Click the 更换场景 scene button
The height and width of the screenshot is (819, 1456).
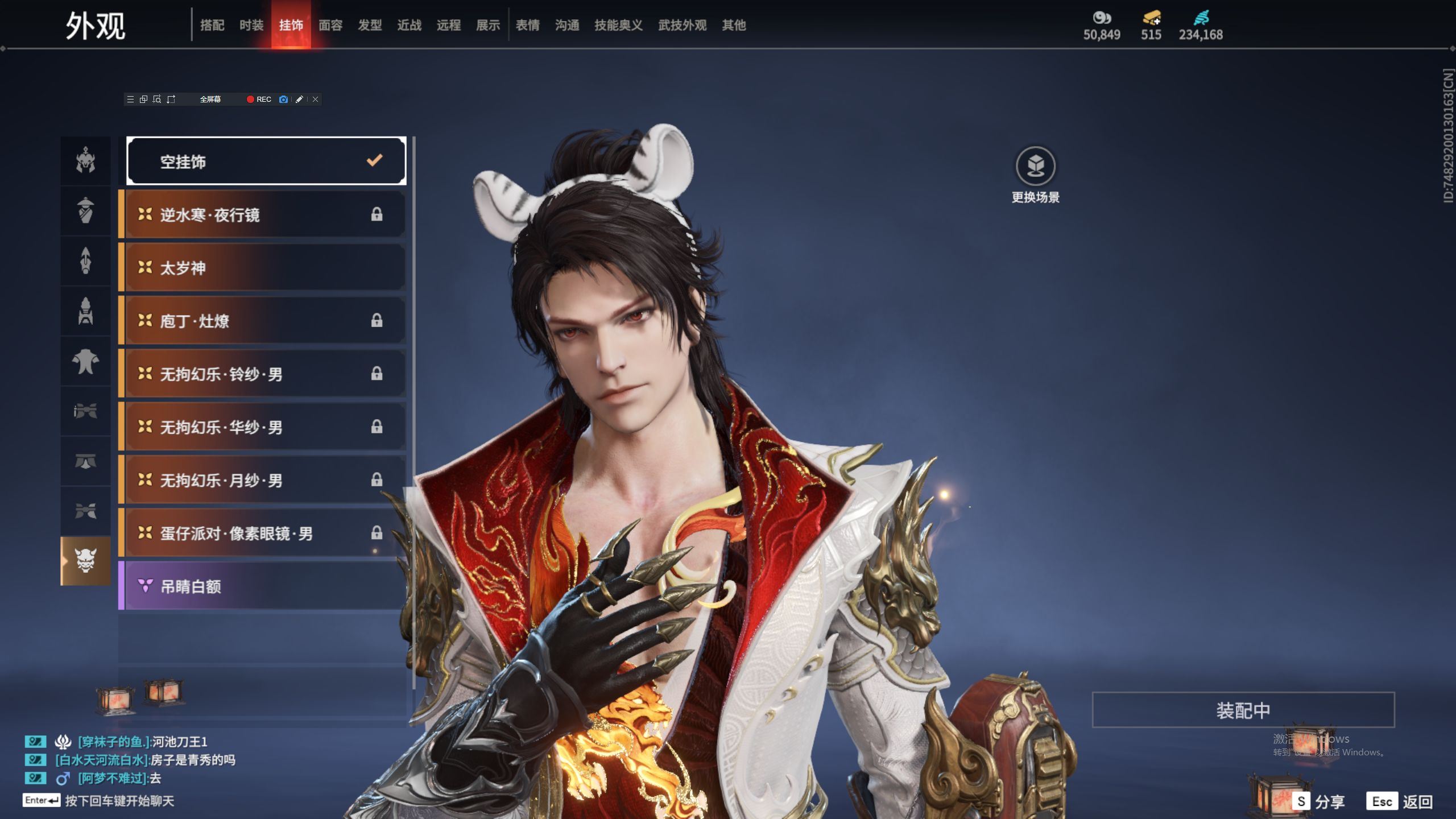pyautogui.click(x=1035, y=167)
